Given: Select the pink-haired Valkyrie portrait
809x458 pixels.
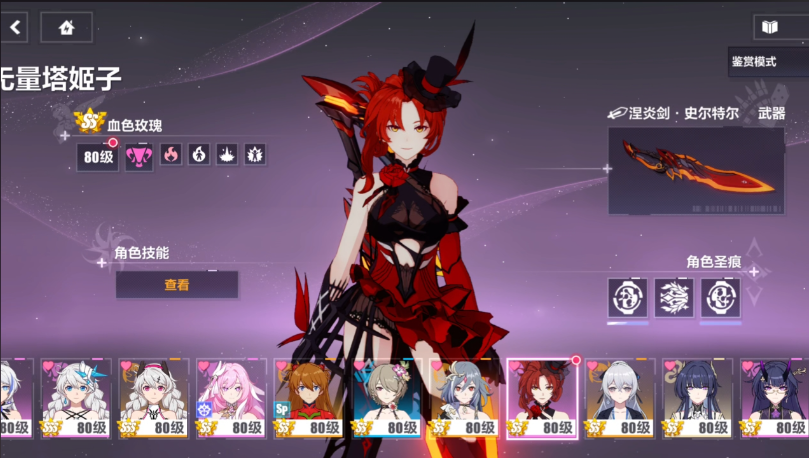Looking at the screenshot, I should coord(231,398).
